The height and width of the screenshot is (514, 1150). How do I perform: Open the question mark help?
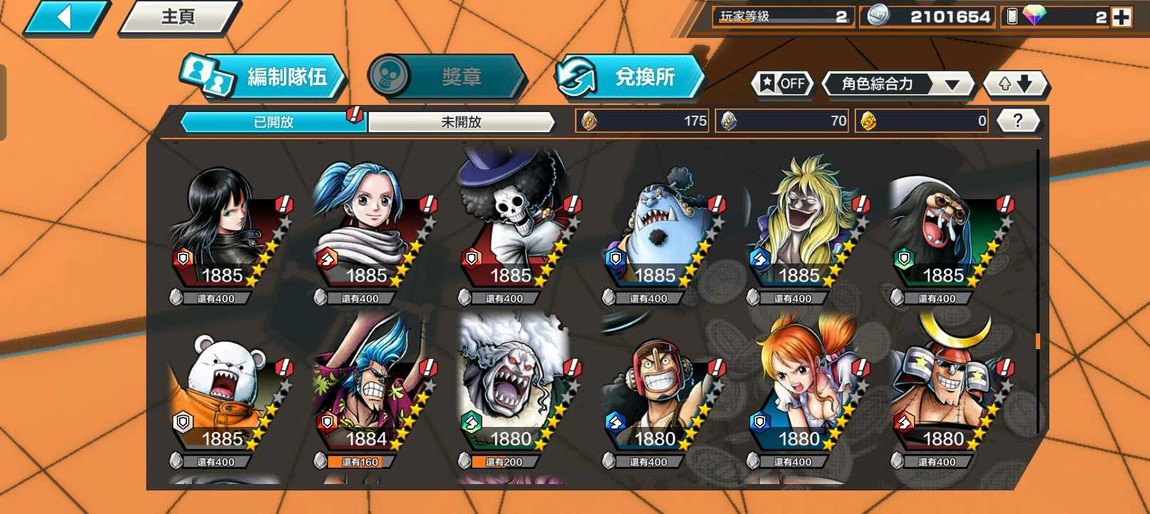click(1017, 121)
